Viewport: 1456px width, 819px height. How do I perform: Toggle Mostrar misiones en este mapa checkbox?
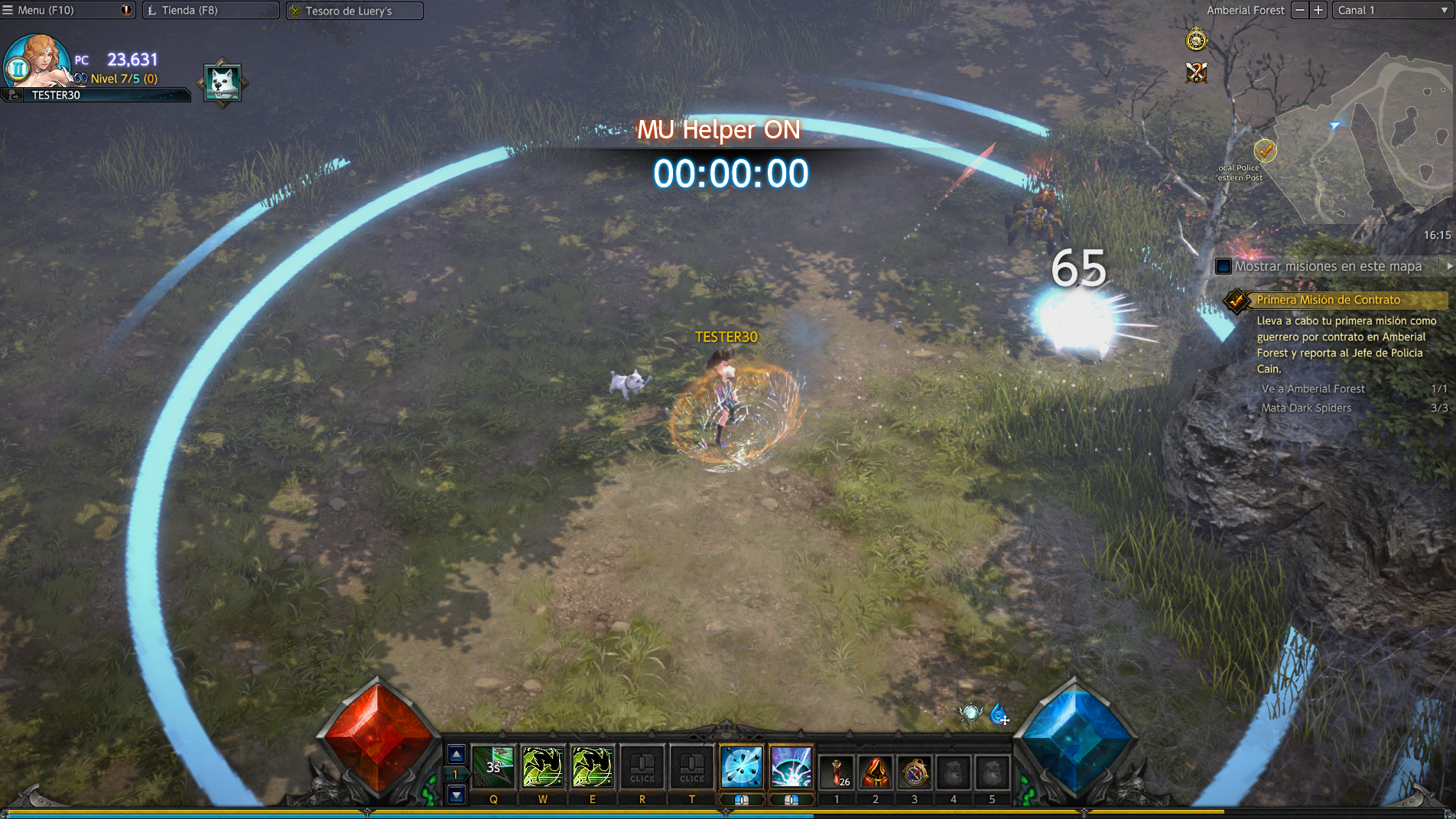click(x=1224, y=267)
